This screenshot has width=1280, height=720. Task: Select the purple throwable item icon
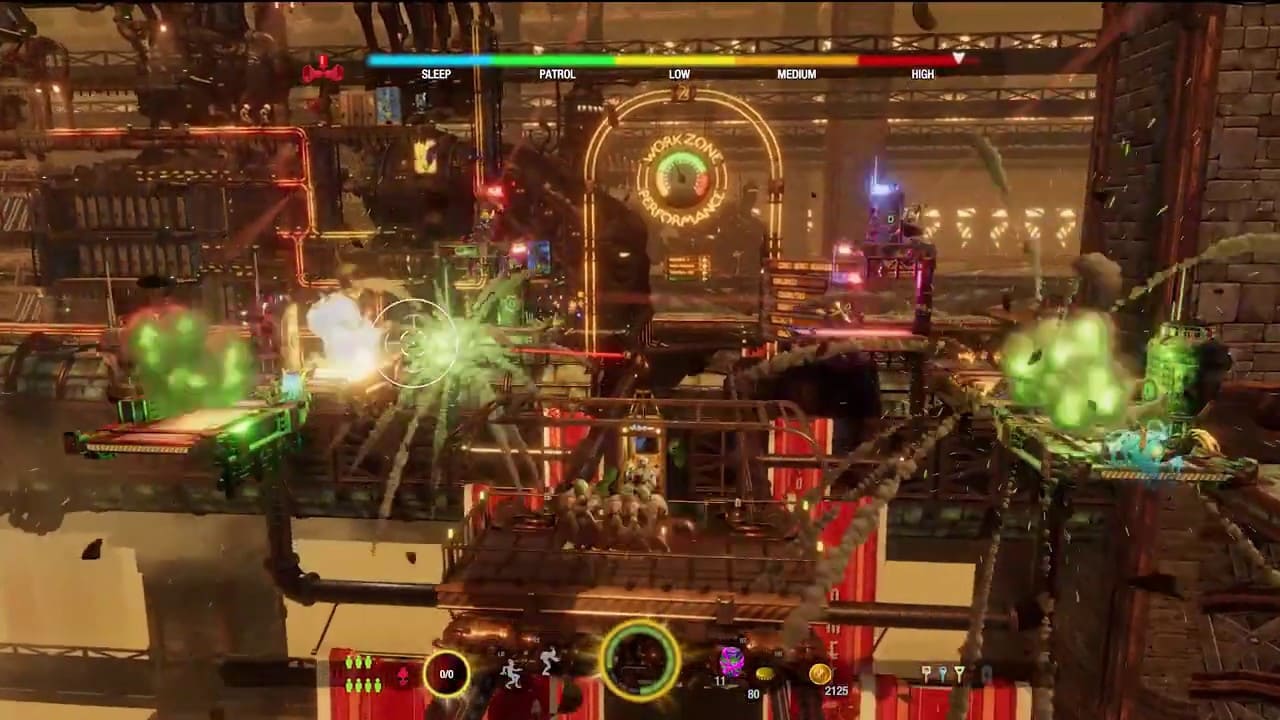pyautogui.click(x=731, y=660)
